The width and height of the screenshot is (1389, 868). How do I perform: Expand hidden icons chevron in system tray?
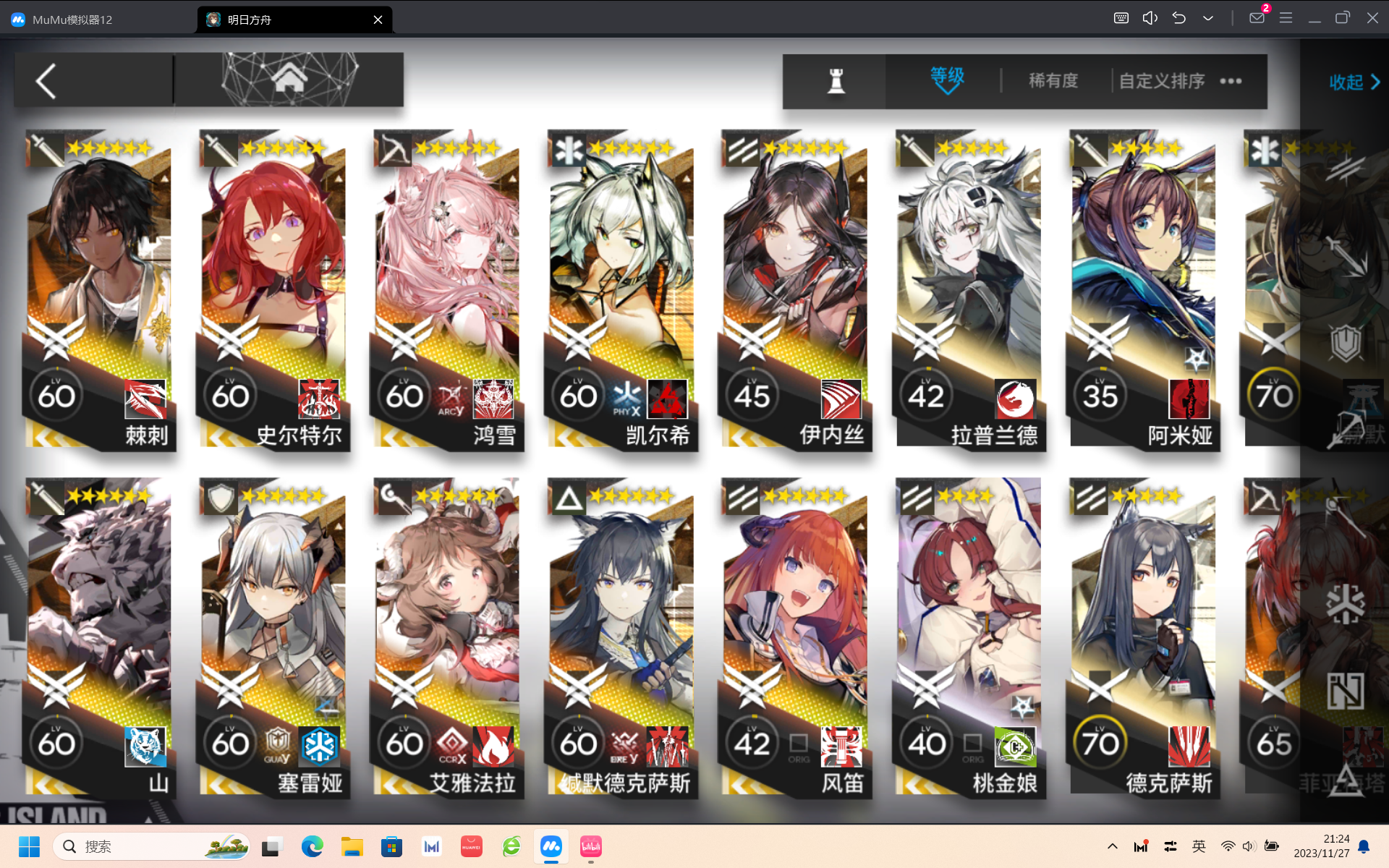1113,846
